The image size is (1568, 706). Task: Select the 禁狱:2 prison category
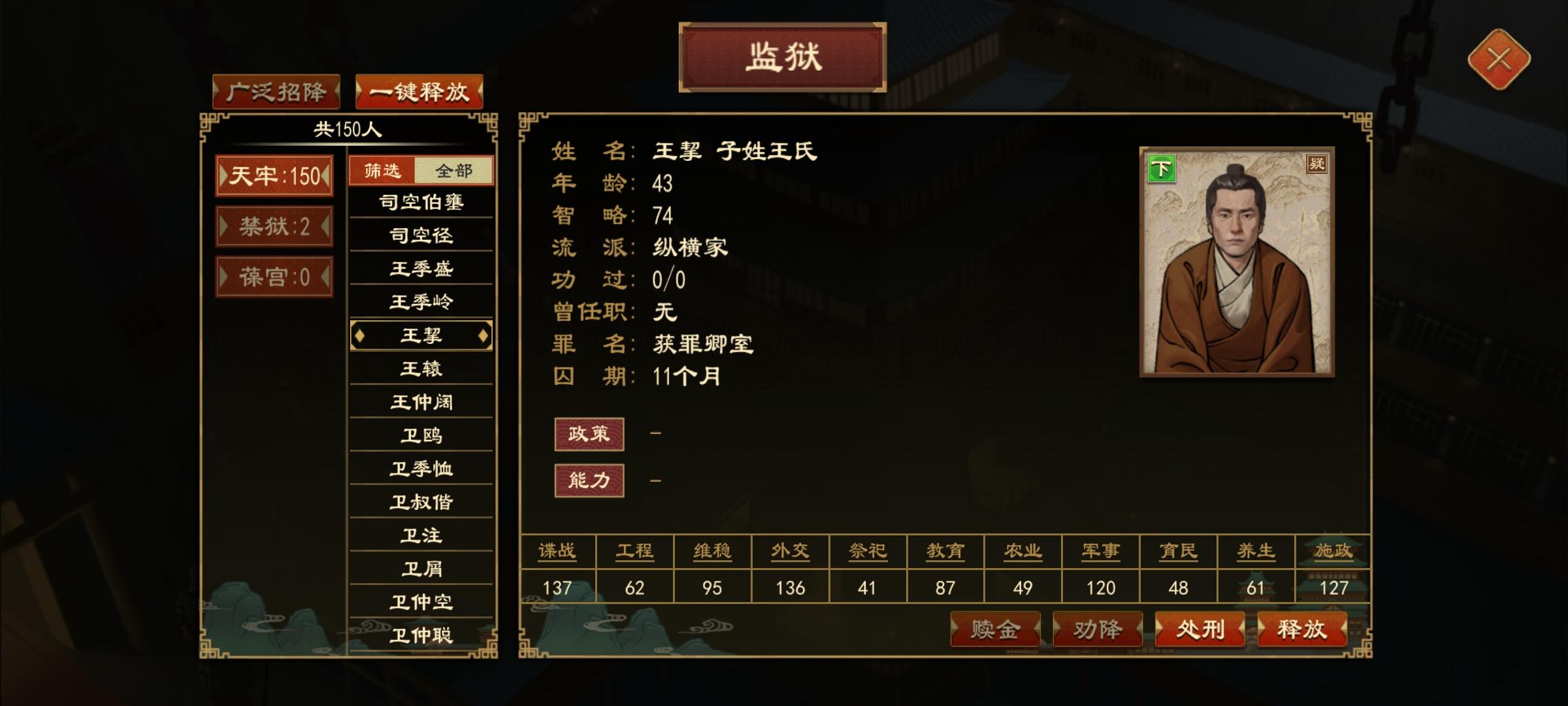(x=274, y=226)
